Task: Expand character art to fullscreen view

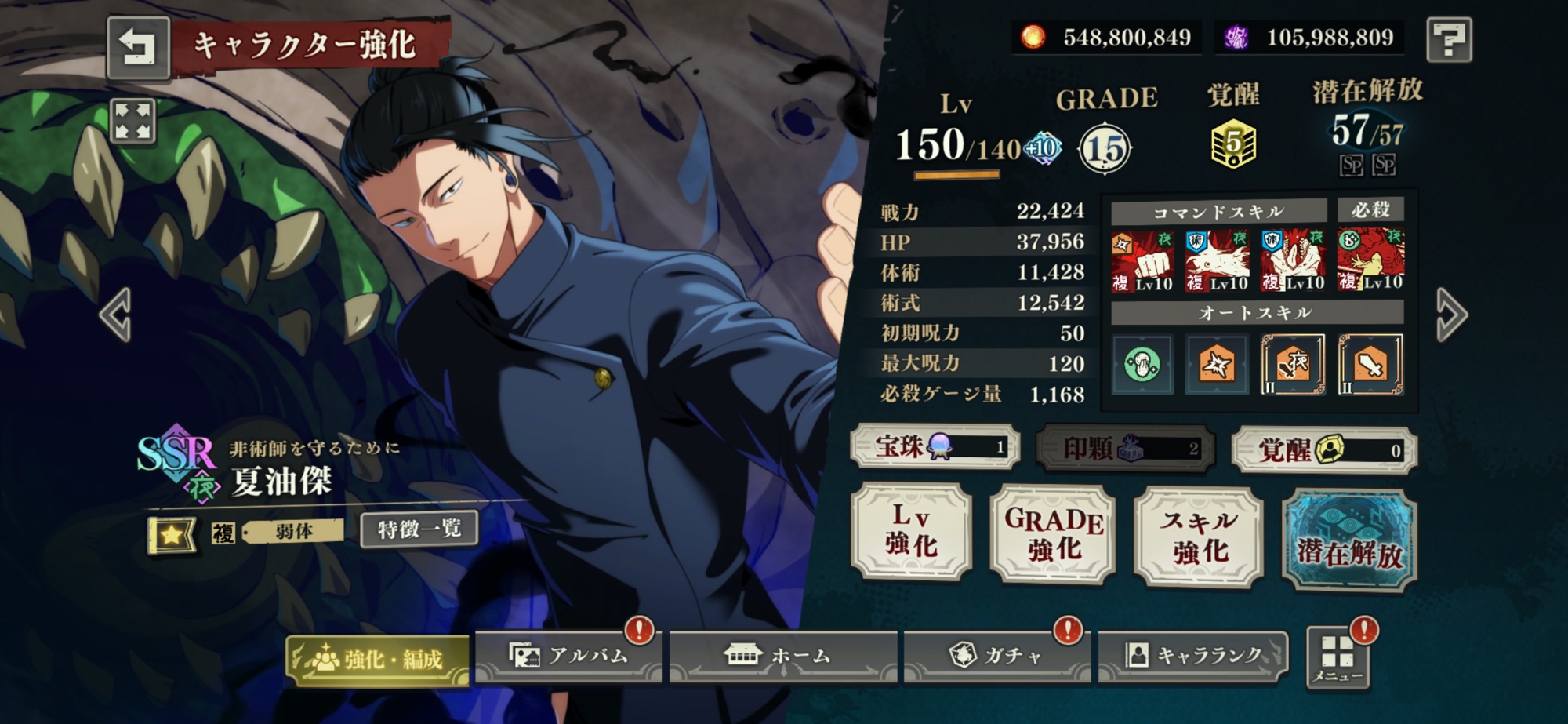Action: [x=133, y=122]
